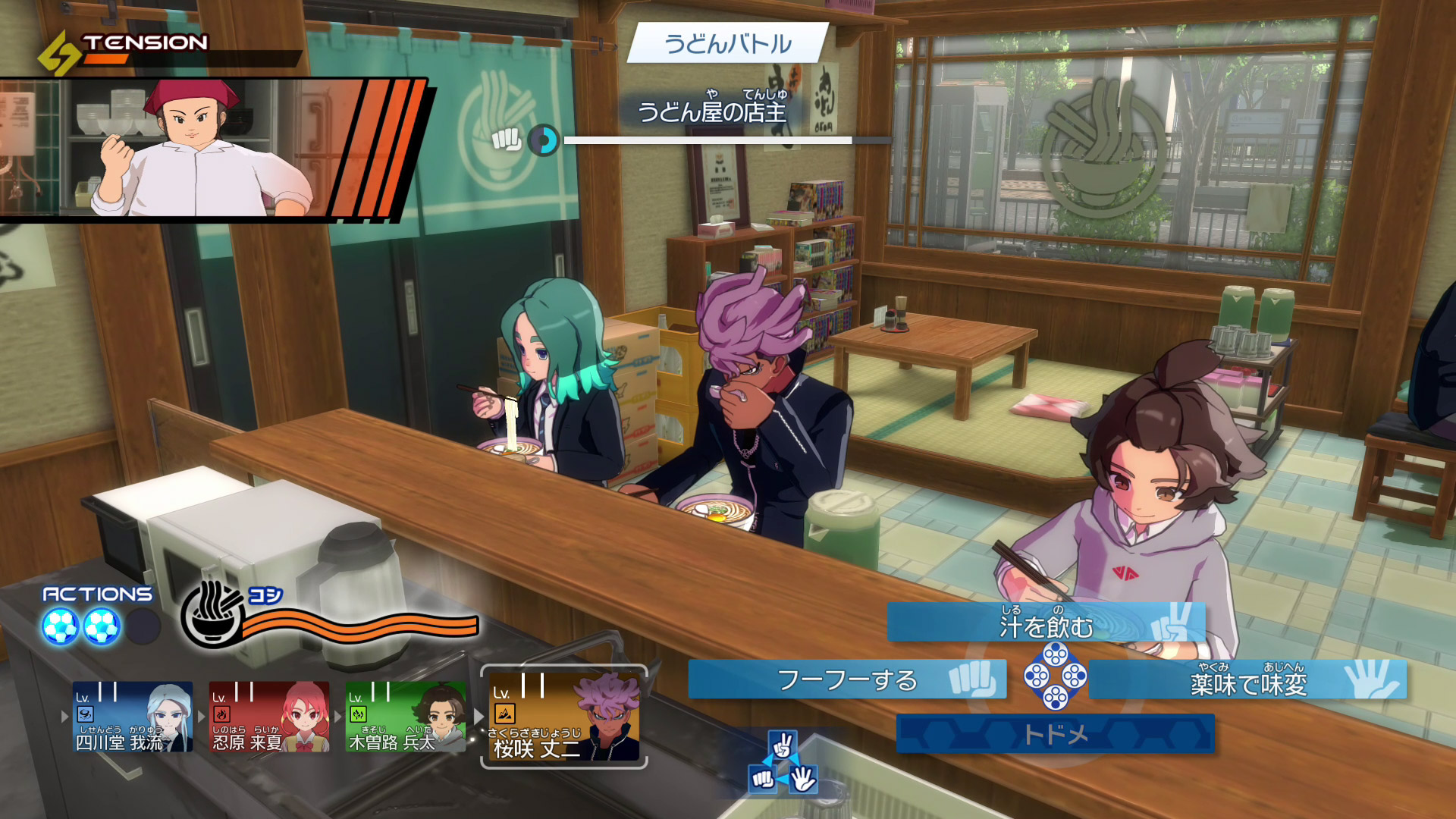Select 桜咲 丈二 character card
Image resolution: width=1456 pixels, height=819 pixels.
(563, 717)
